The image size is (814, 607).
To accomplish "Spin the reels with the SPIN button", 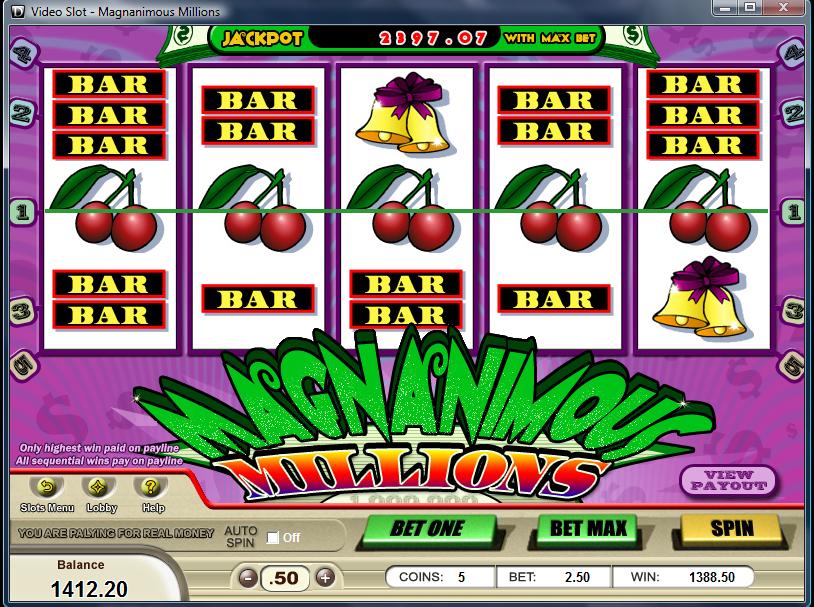I will pyautogui.click(x=731, y=527).
